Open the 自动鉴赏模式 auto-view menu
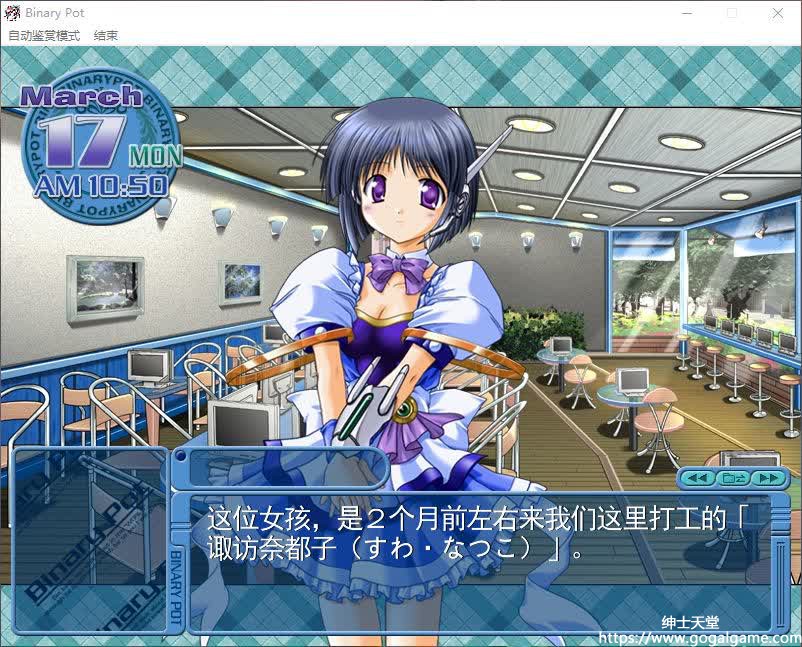 pyautogui.click(x=44, y=35)
